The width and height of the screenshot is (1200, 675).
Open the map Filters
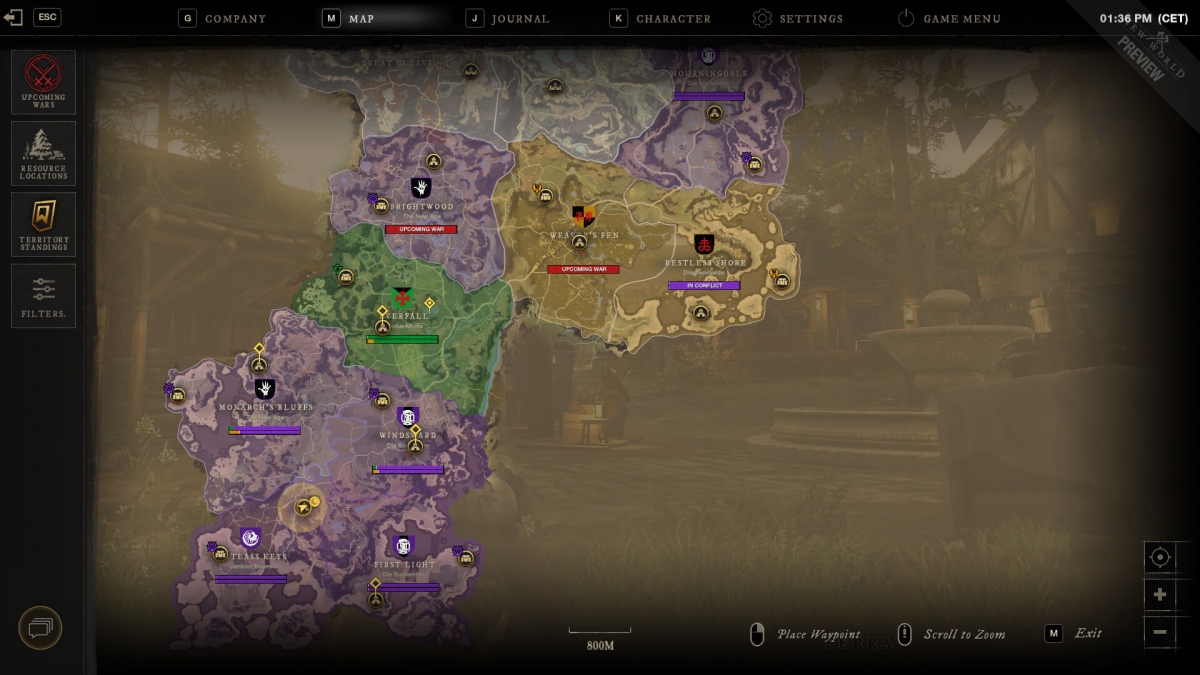tap(43, 295)
